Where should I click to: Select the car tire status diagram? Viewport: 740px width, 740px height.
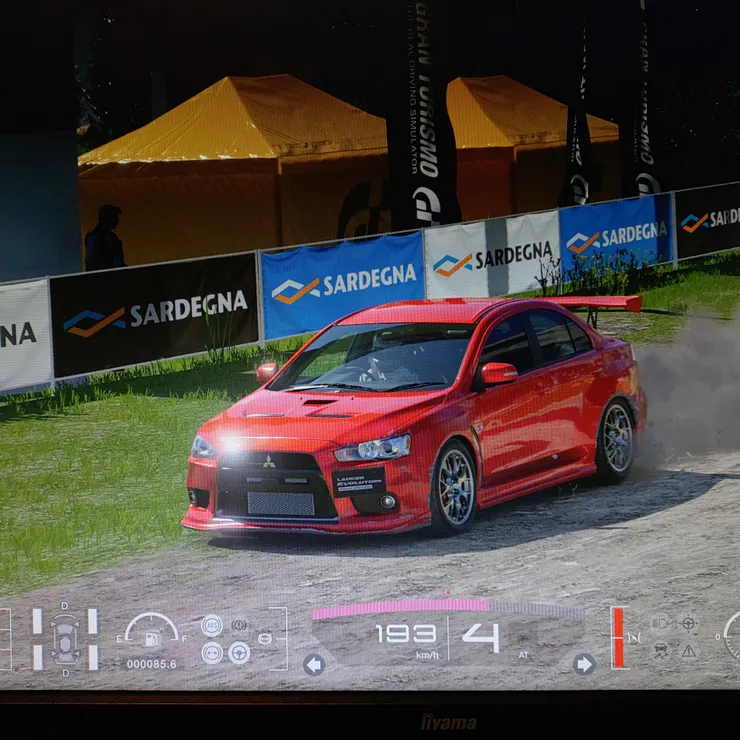[65, 638]
